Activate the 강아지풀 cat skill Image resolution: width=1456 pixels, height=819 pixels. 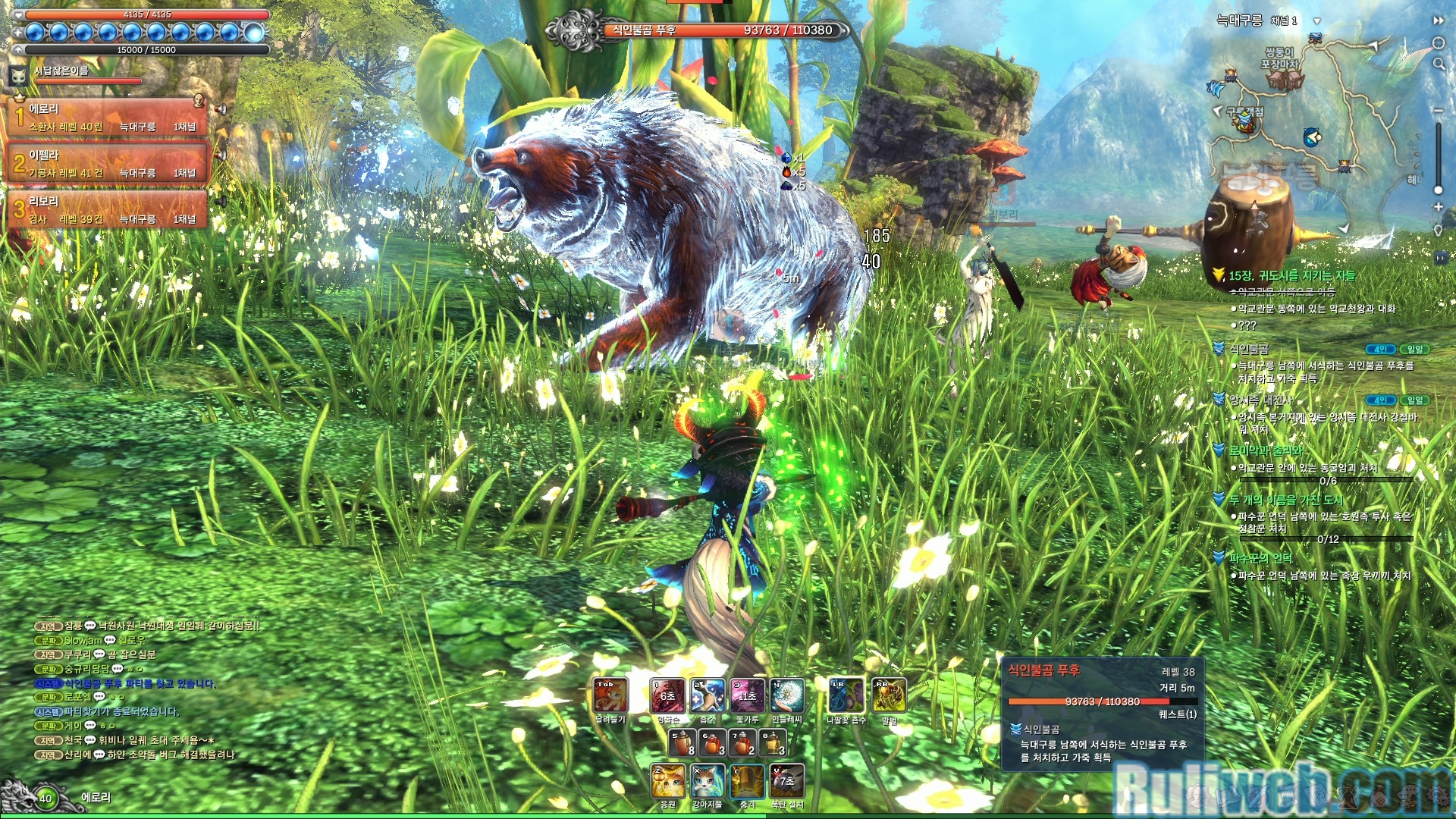point(707,781)
